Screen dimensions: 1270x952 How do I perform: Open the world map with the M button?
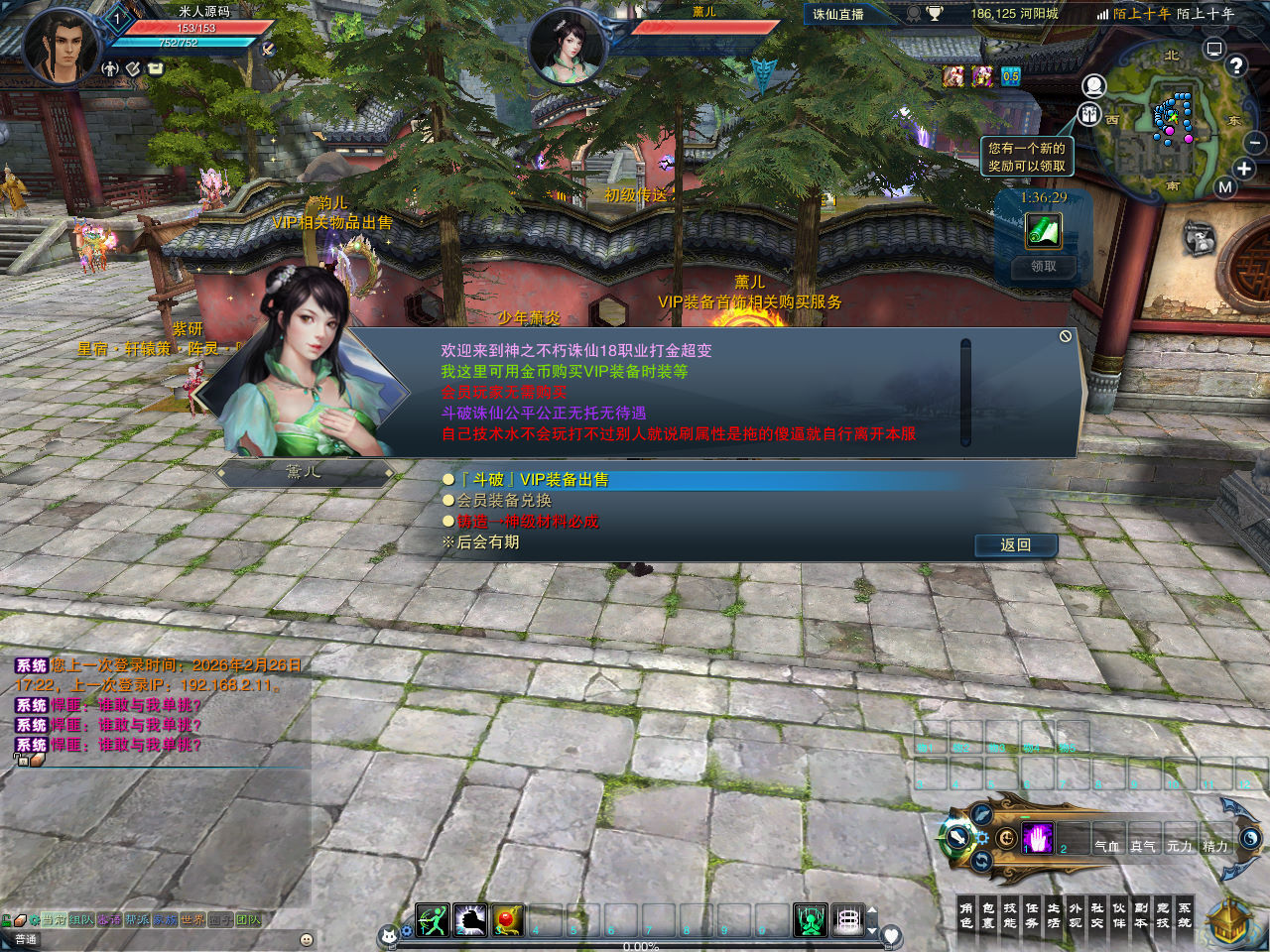coord(1225,187)
